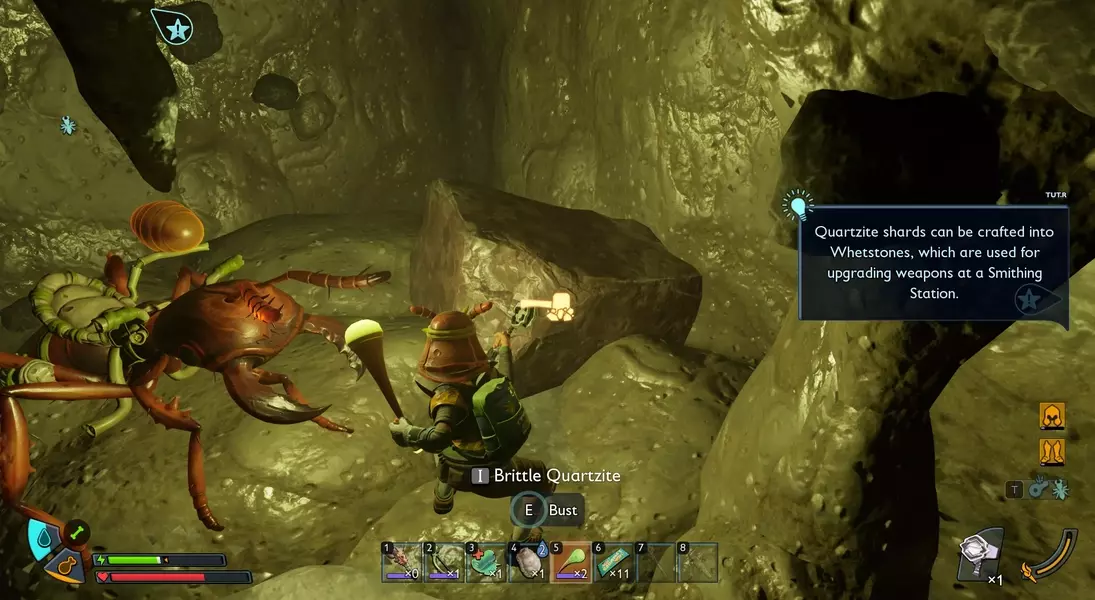Pick the rock canteen in slot 4
The image size is (1095, 600).
tap(527, 562)
